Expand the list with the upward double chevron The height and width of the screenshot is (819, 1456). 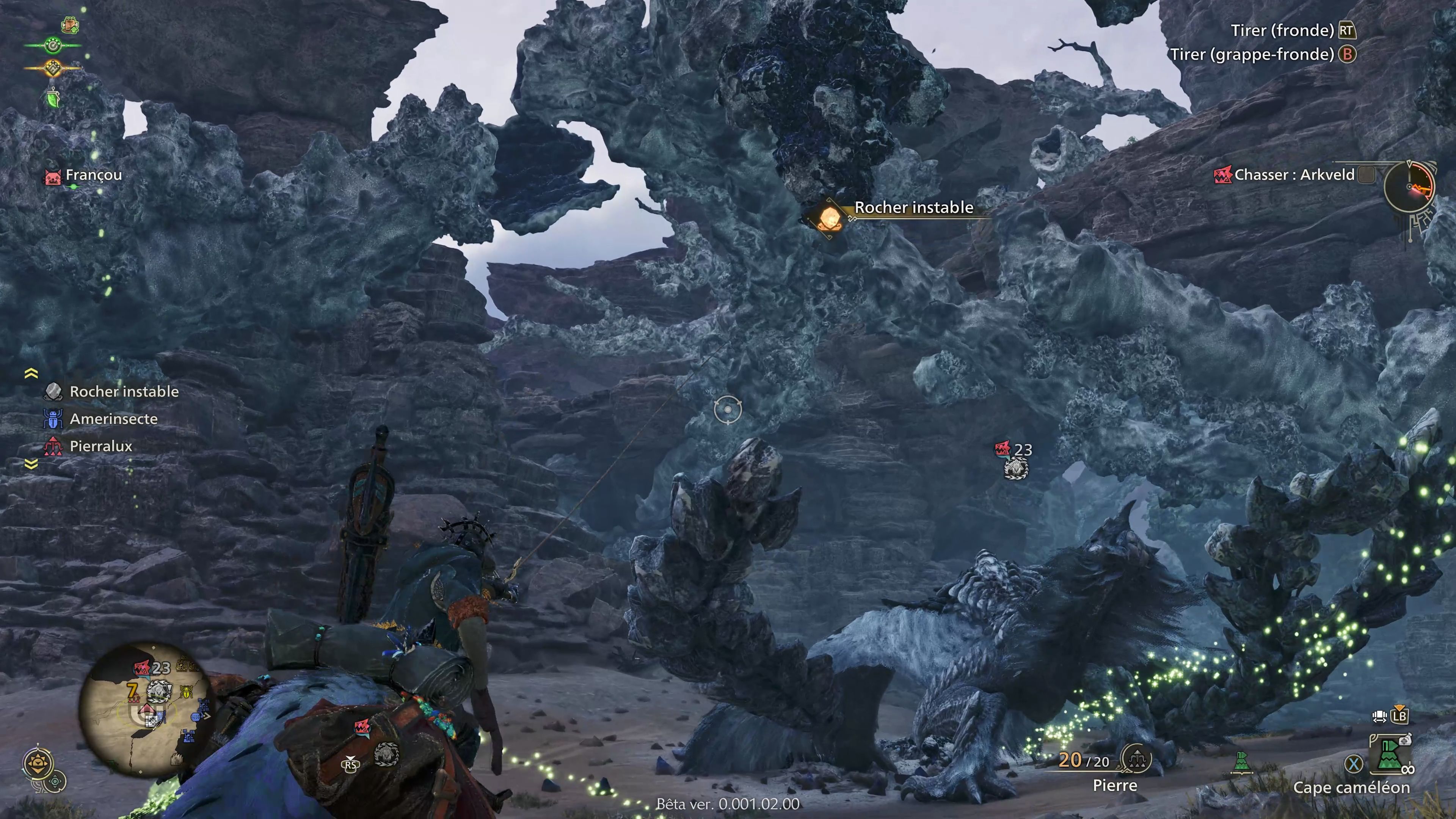(x=31, y=372)
